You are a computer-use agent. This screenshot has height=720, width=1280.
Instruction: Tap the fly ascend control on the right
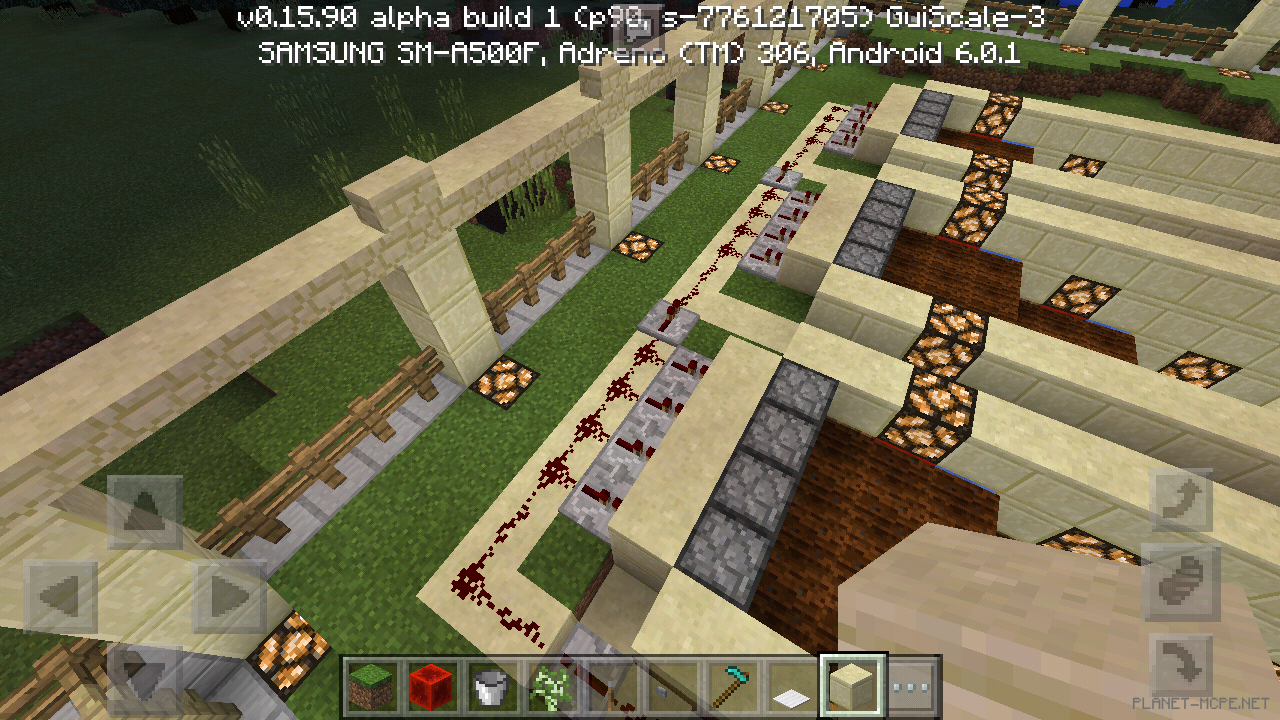1183,500
